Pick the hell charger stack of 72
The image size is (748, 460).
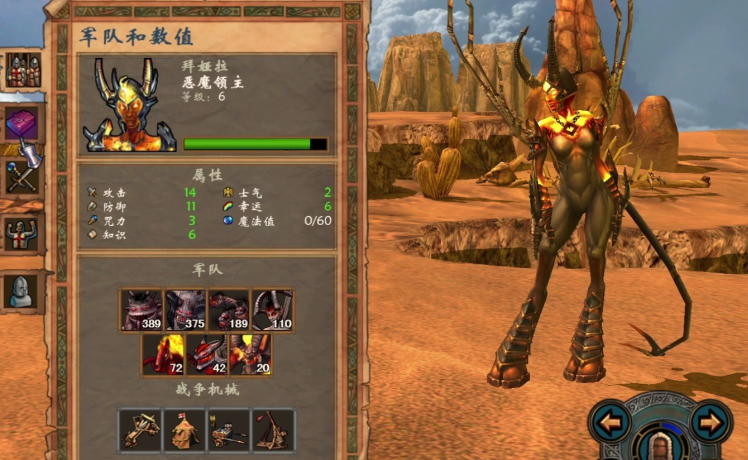pyautogui.click(x=163, y=354)
